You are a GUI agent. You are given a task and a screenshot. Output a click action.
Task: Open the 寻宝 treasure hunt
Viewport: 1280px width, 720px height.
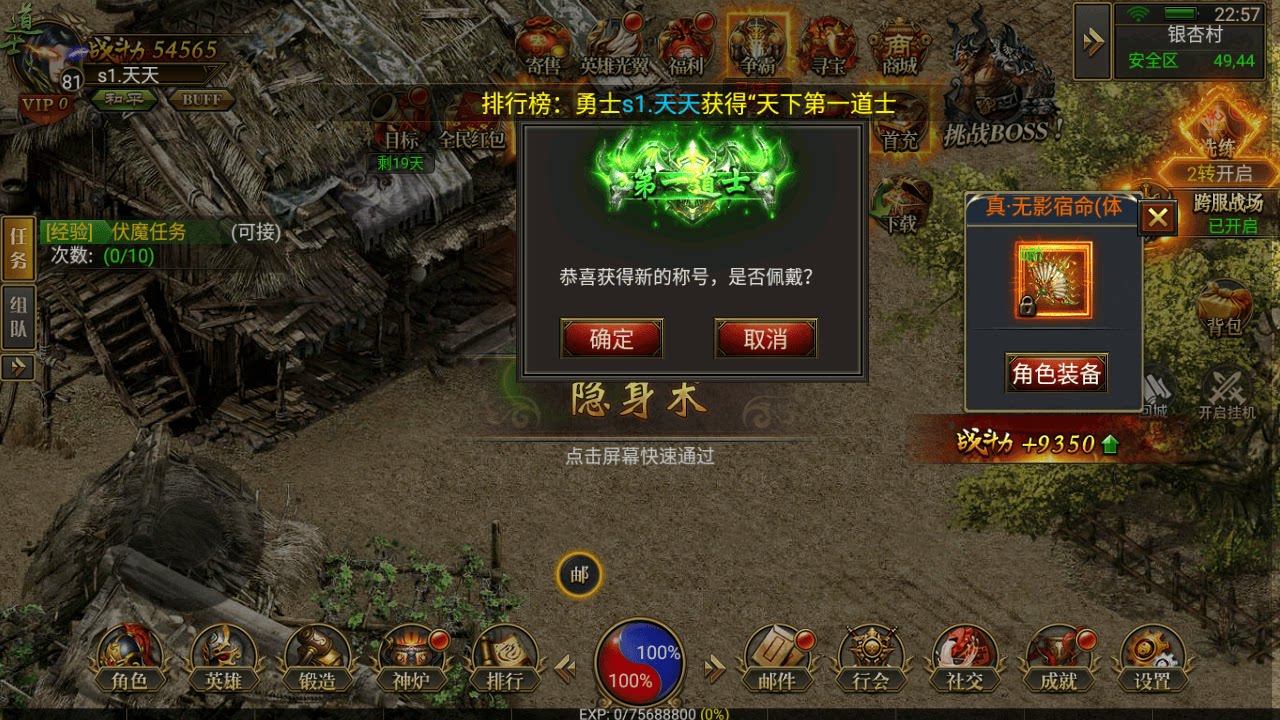[x=828, y=44]
